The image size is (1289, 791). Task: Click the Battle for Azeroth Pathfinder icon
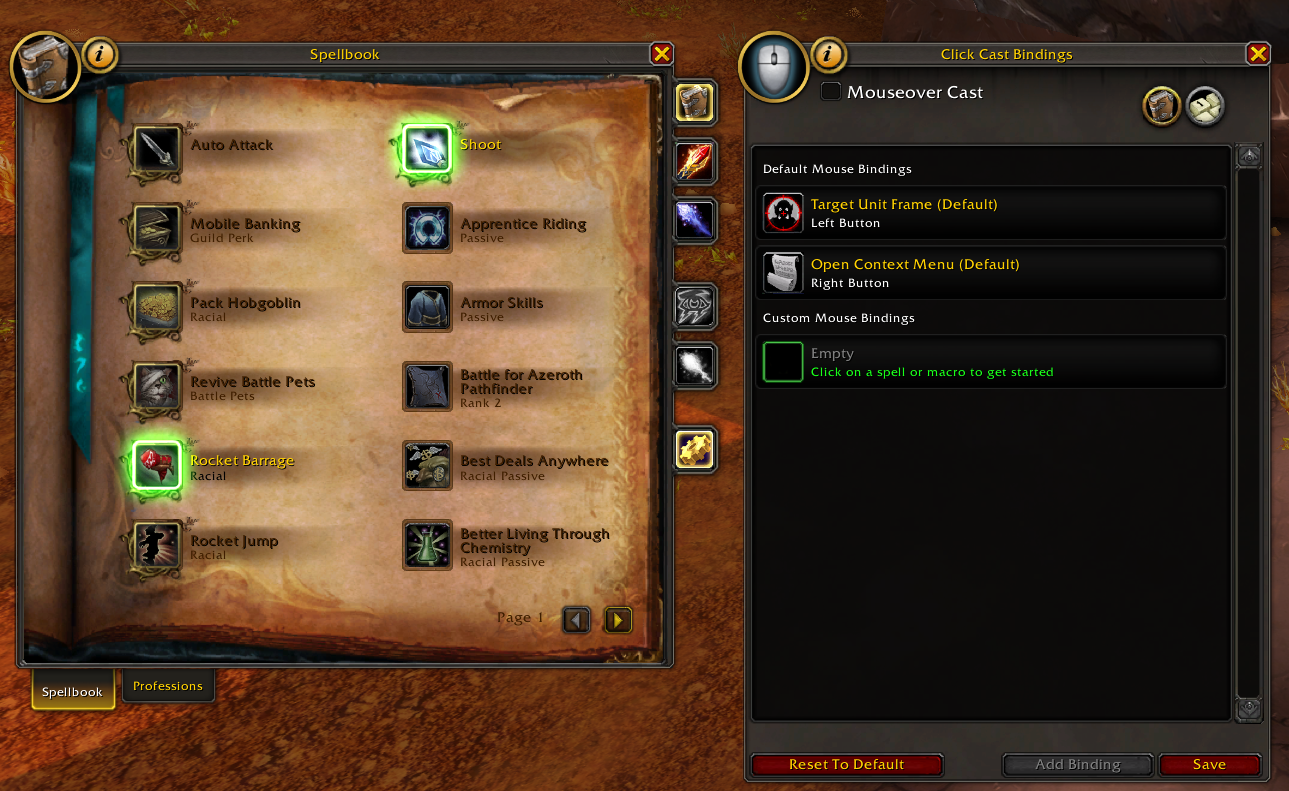427,387
